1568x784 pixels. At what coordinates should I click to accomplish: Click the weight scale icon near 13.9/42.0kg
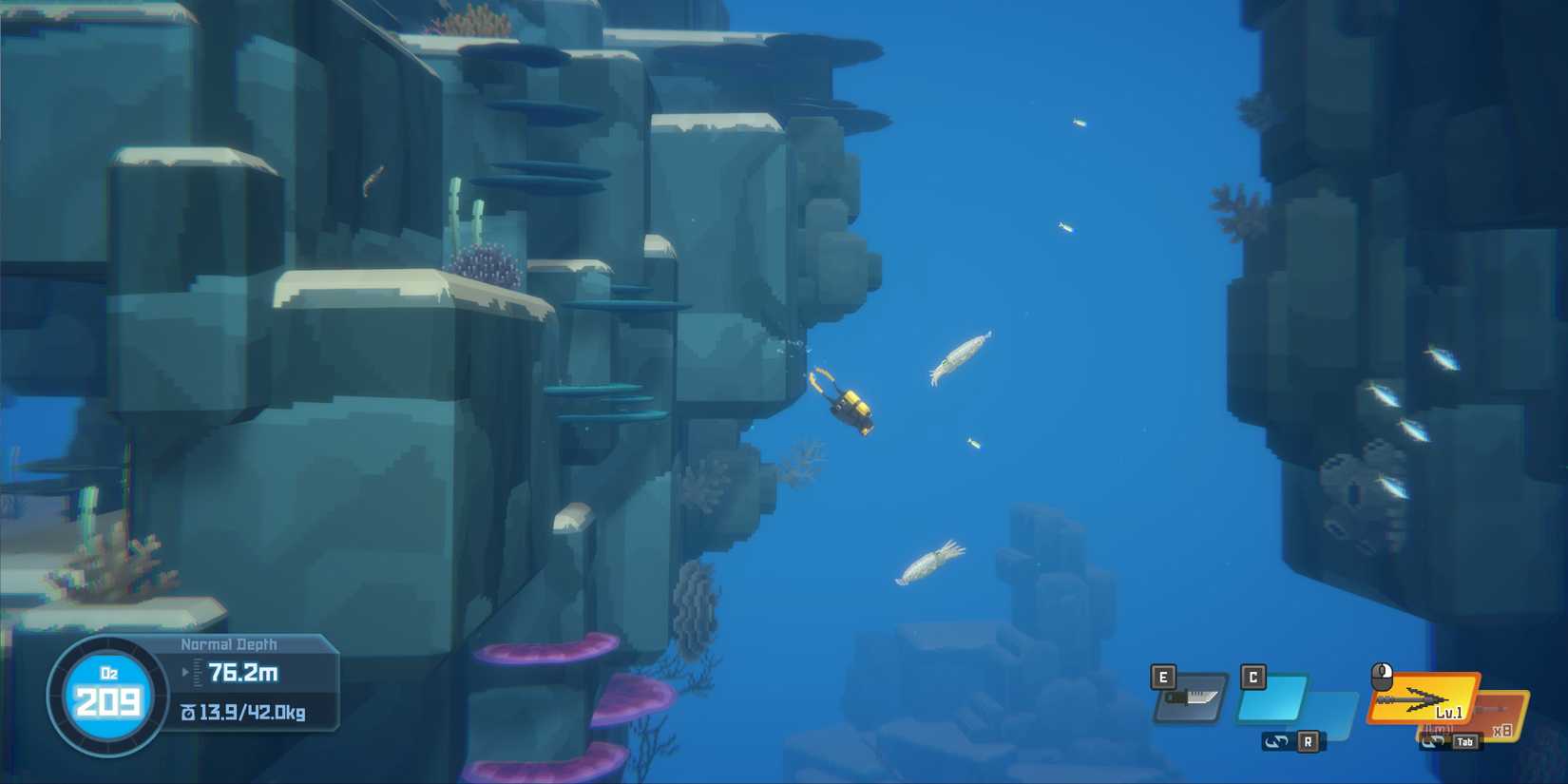point(187,713)
